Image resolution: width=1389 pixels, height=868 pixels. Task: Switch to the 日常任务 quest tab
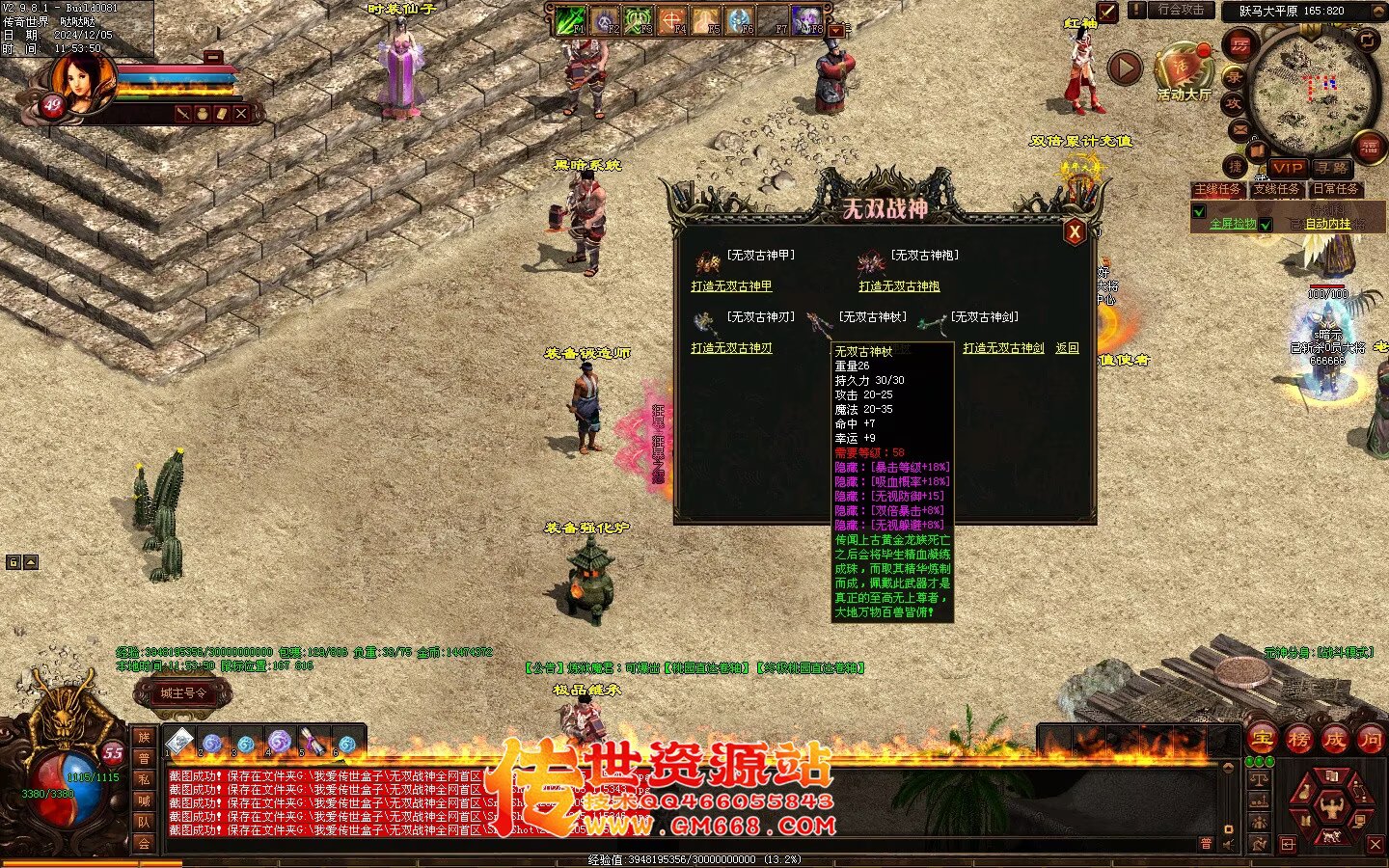coord(1336,189)
